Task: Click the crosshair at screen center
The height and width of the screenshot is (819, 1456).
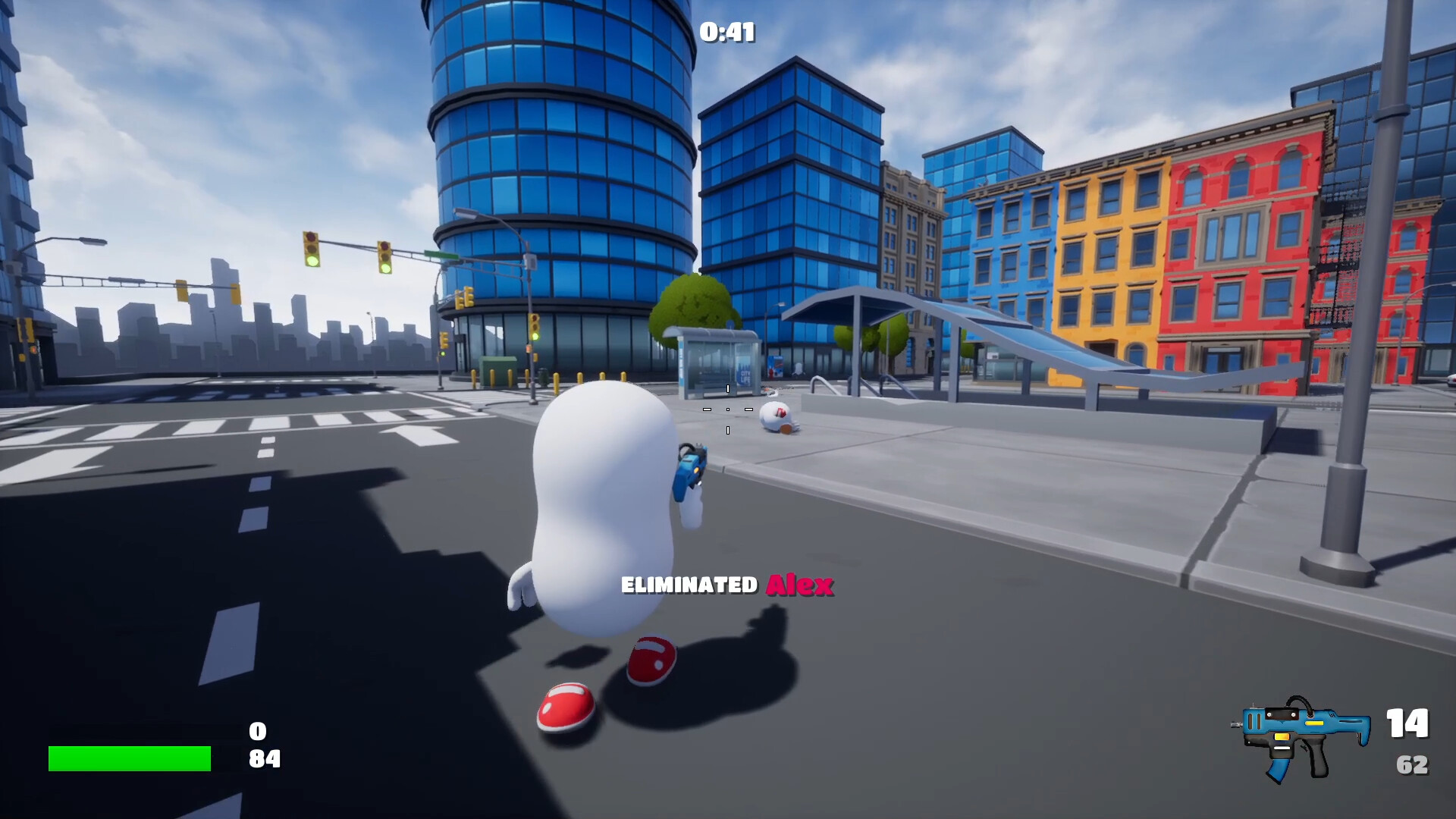Action: click(728, 409)
